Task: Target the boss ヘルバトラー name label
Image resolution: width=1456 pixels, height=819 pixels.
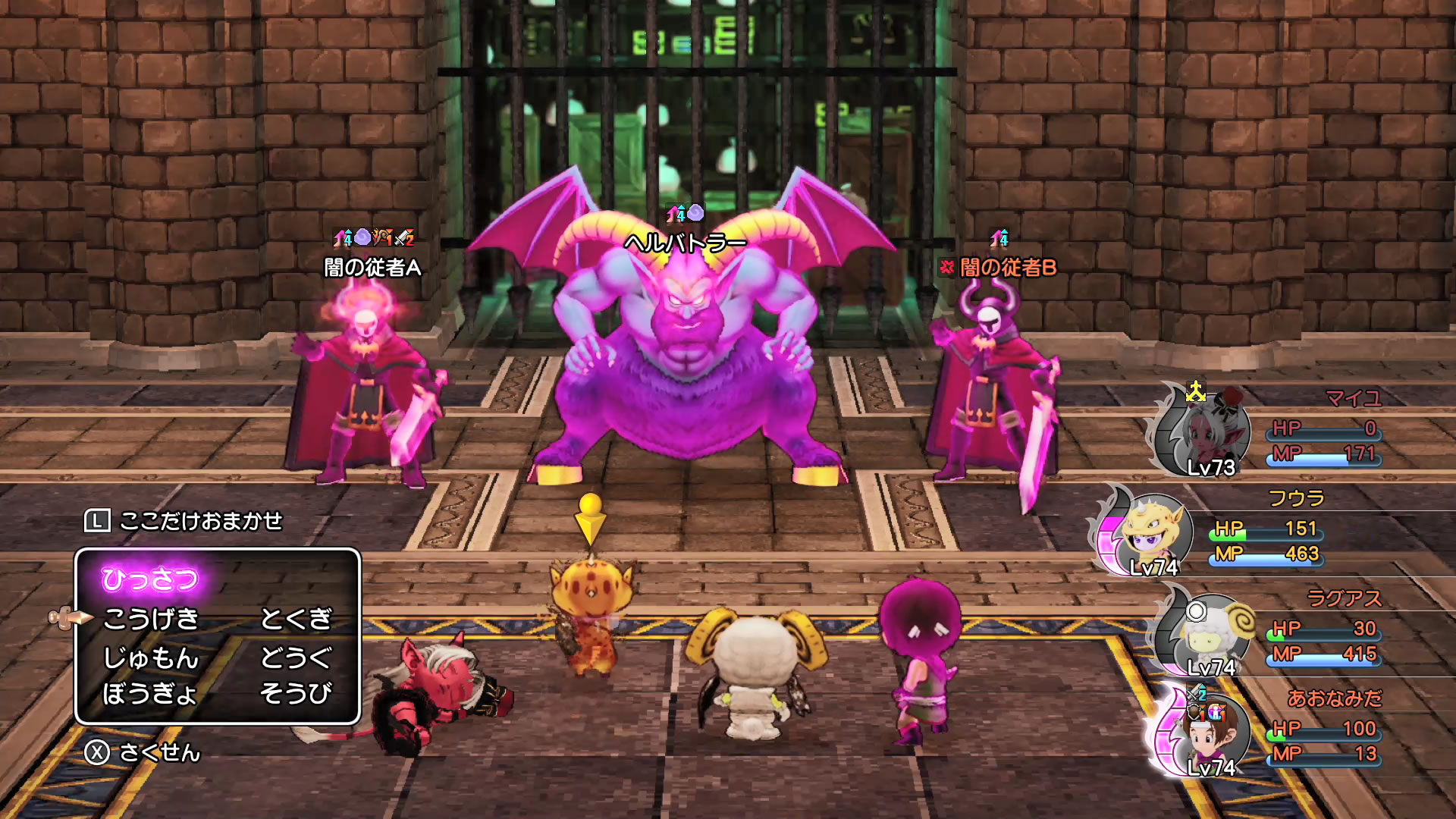Action: [x=685, y=243]
